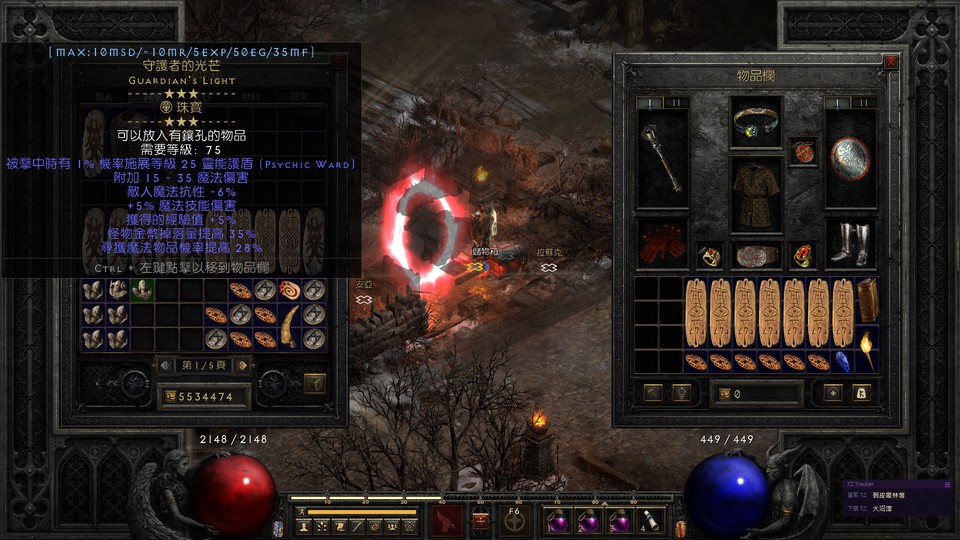The height and width of the screenshot is (540, 960).
Task: Choose the equipped amulet slot
Action: (802, 151)
